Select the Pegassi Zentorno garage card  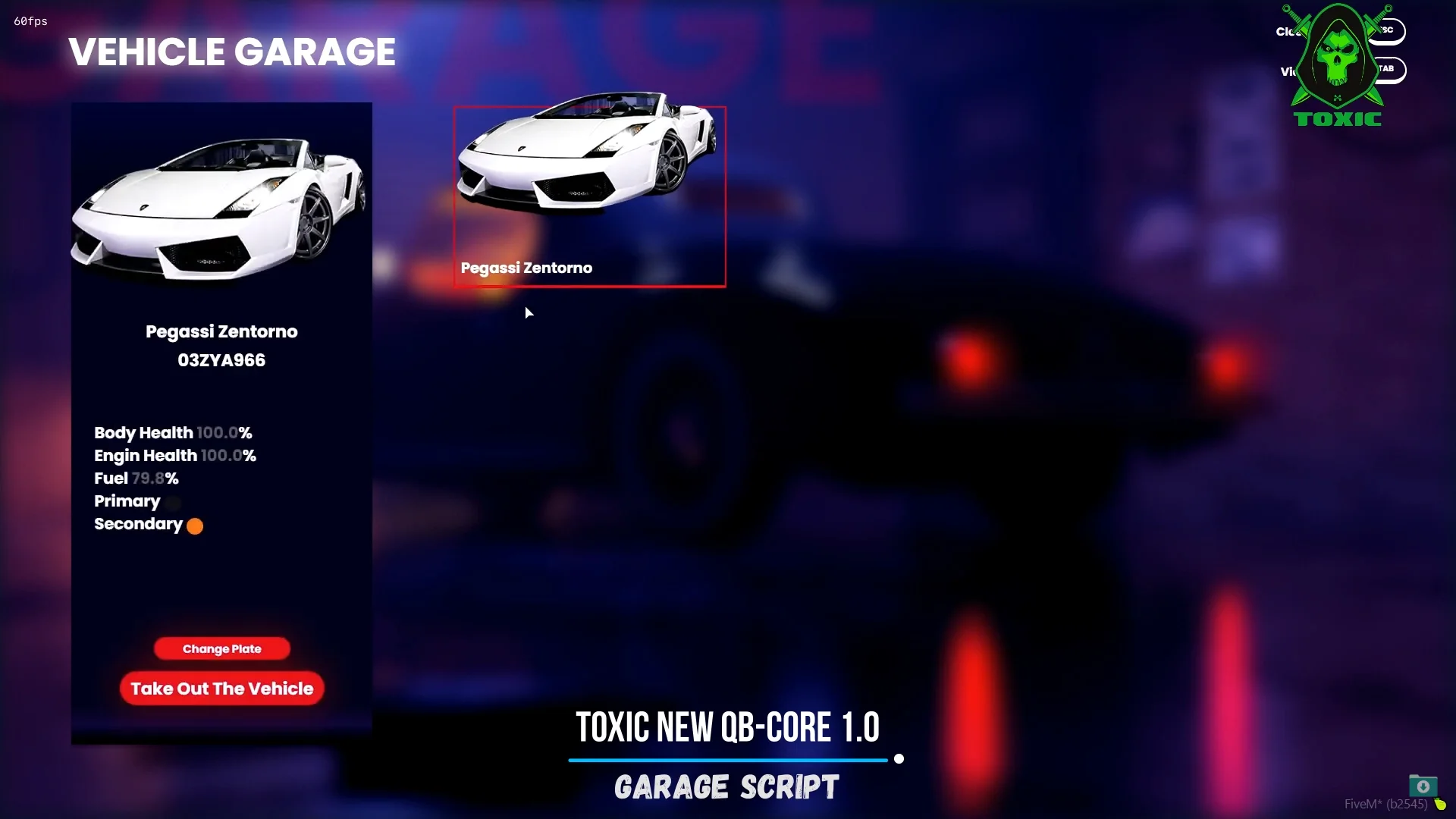coord(589,197)
